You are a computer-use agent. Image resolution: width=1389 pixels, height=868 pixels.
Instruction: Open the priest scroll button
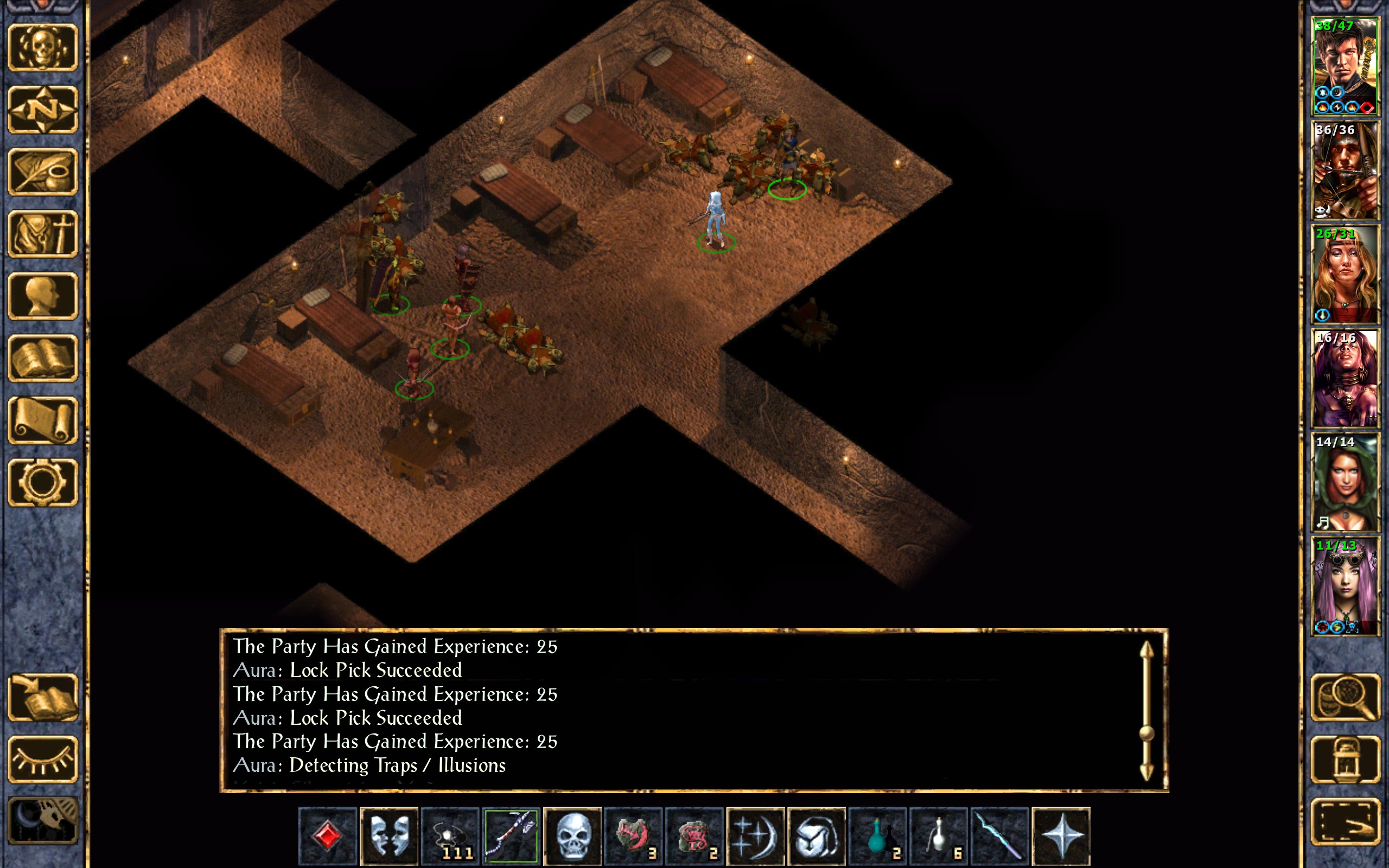tap(43, 421)
